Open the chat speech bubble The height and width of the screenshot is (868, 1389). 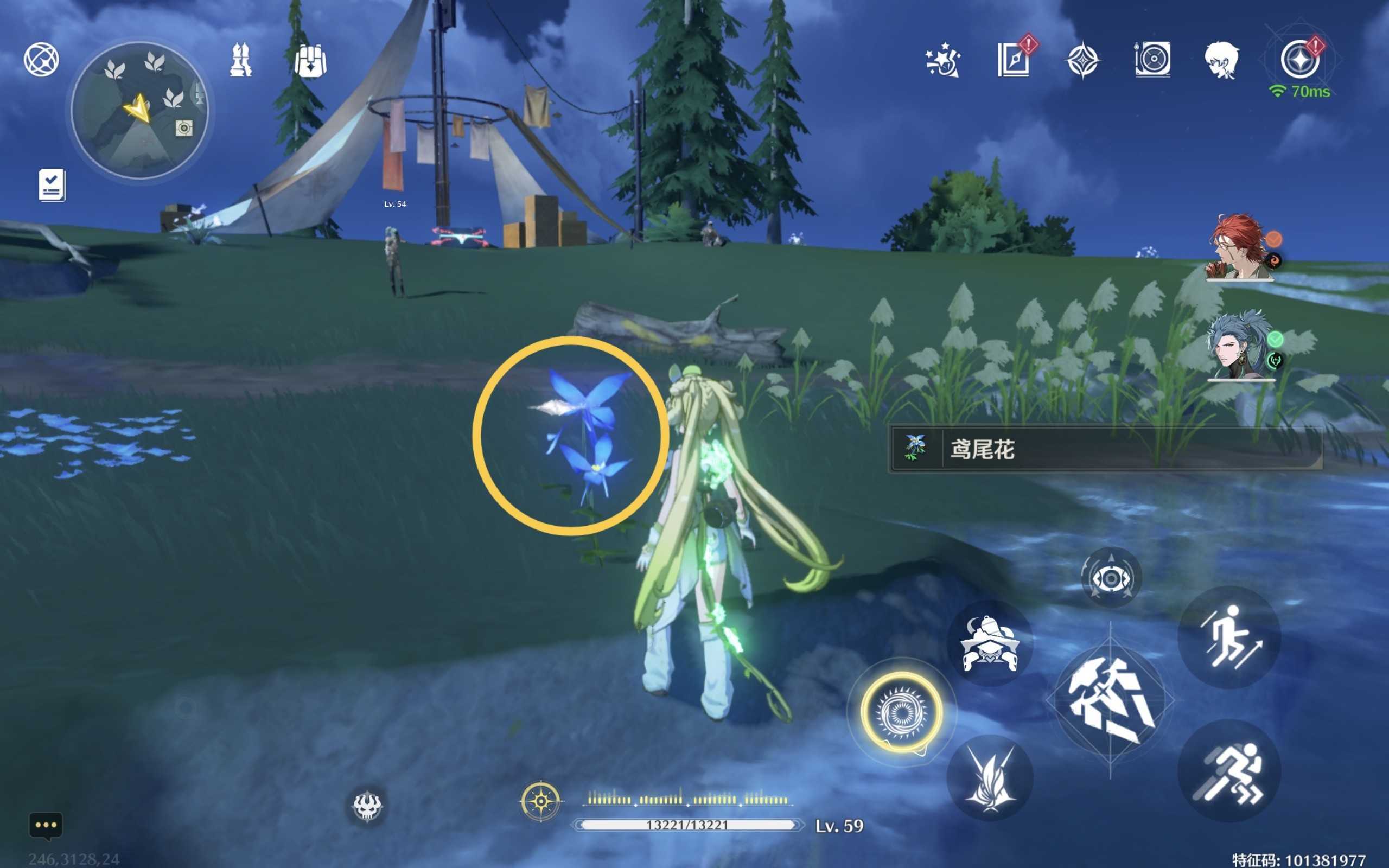click(46, 826)
